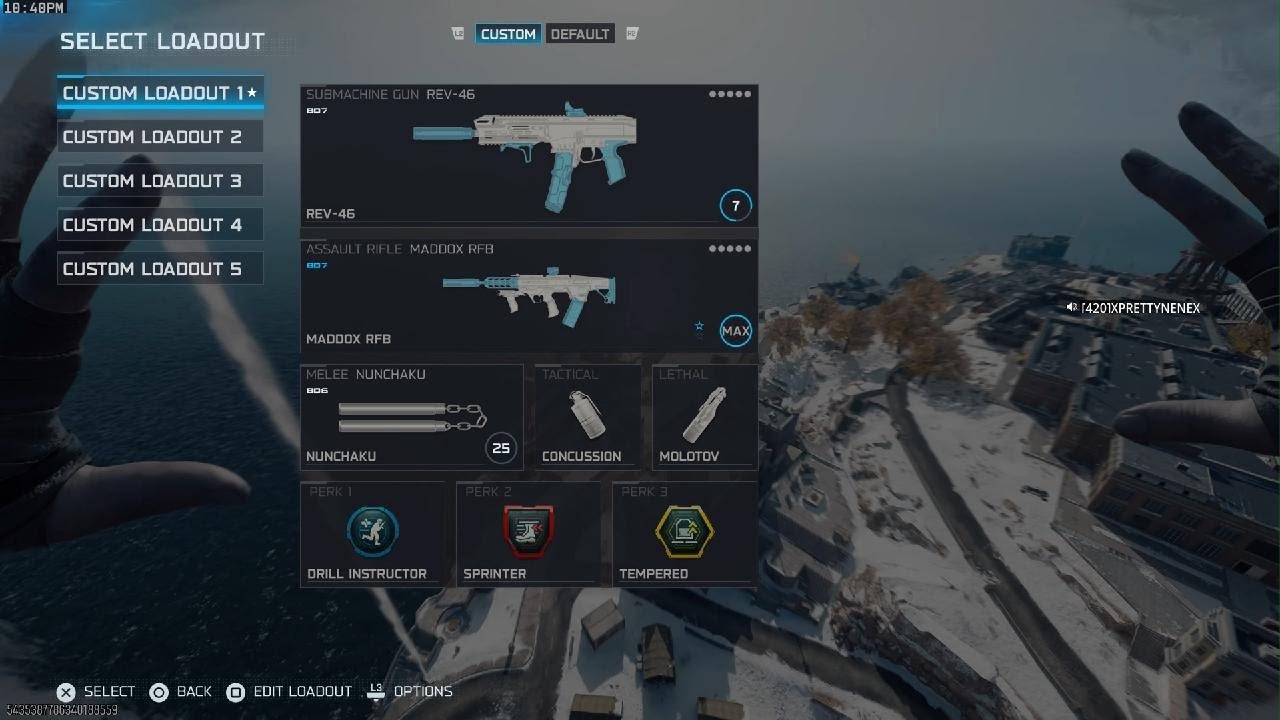Switch to Custom Loadout 4
The height and width of the screenshot is (720, 1280).
click(160, 225)
